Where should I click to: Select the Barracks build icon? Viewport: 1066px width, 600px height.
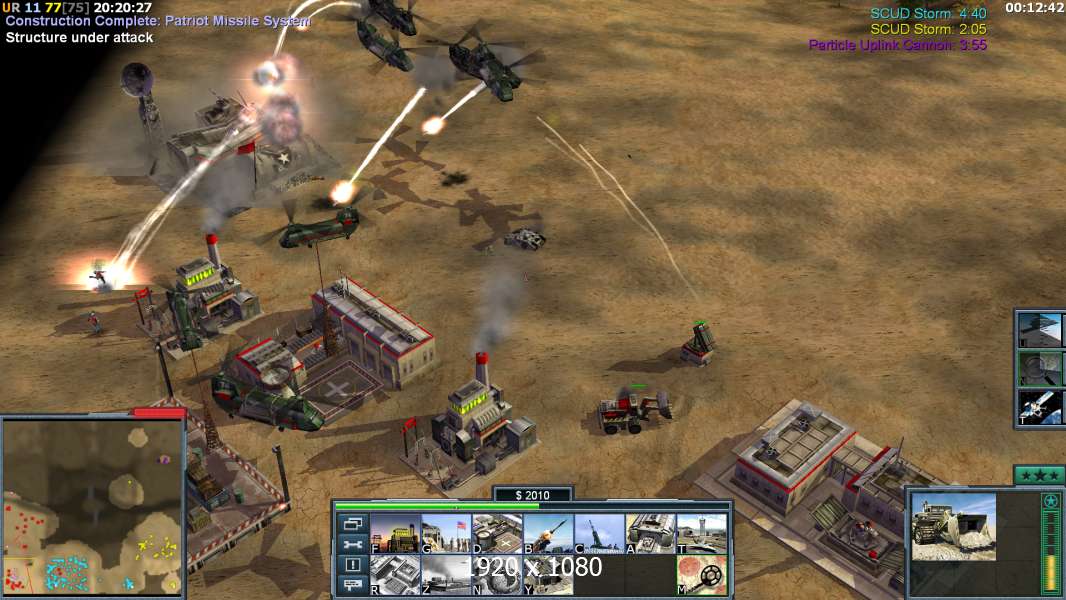coord(446,534)
